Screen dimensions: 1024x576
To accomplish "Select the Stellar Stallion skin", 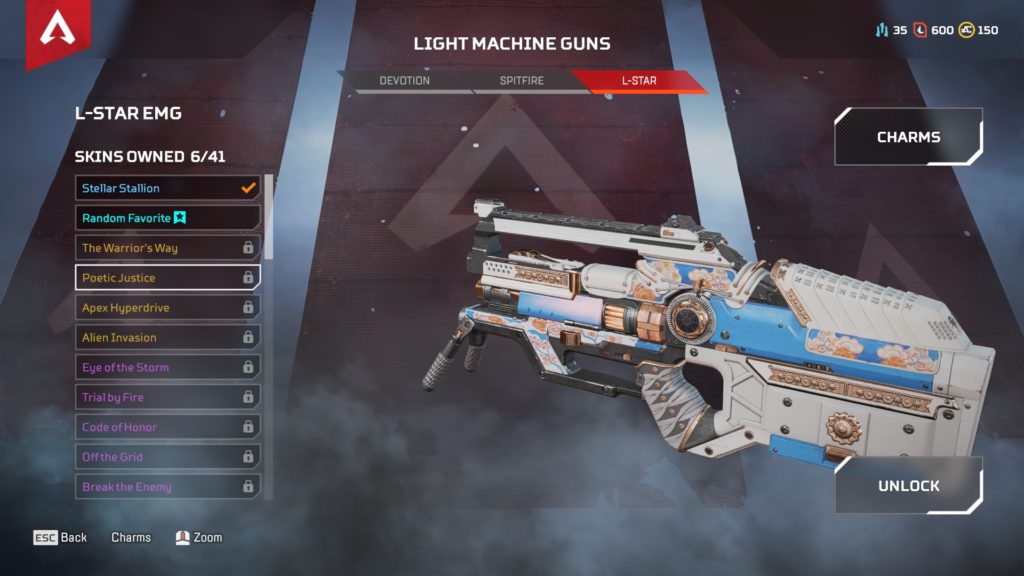I will point(167,188).
